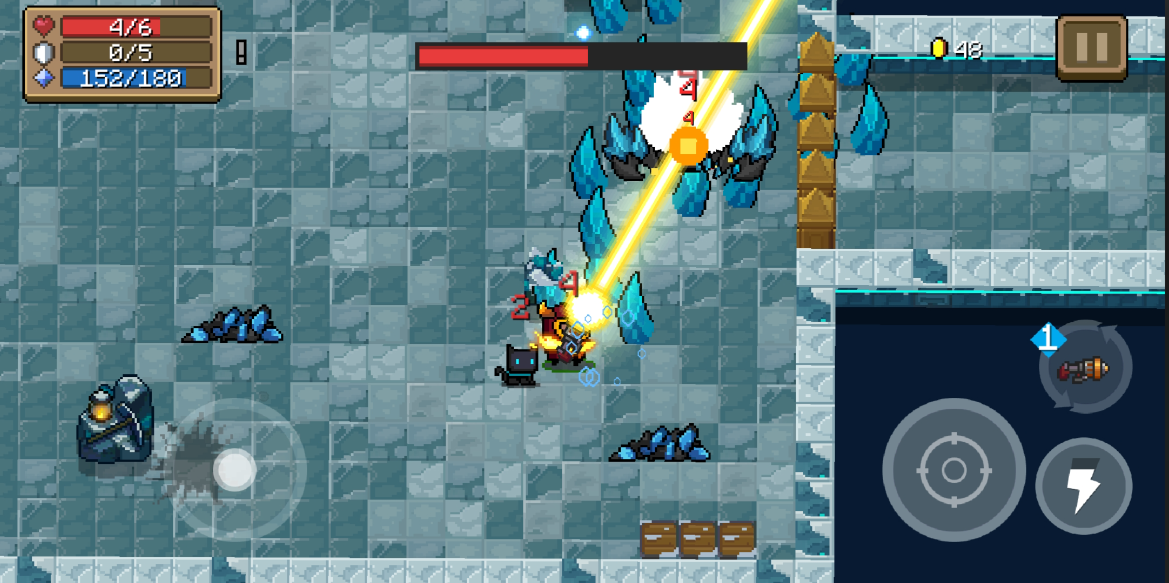
Task: Pause the game with the pause button
Action: [x=1091, y=47]
